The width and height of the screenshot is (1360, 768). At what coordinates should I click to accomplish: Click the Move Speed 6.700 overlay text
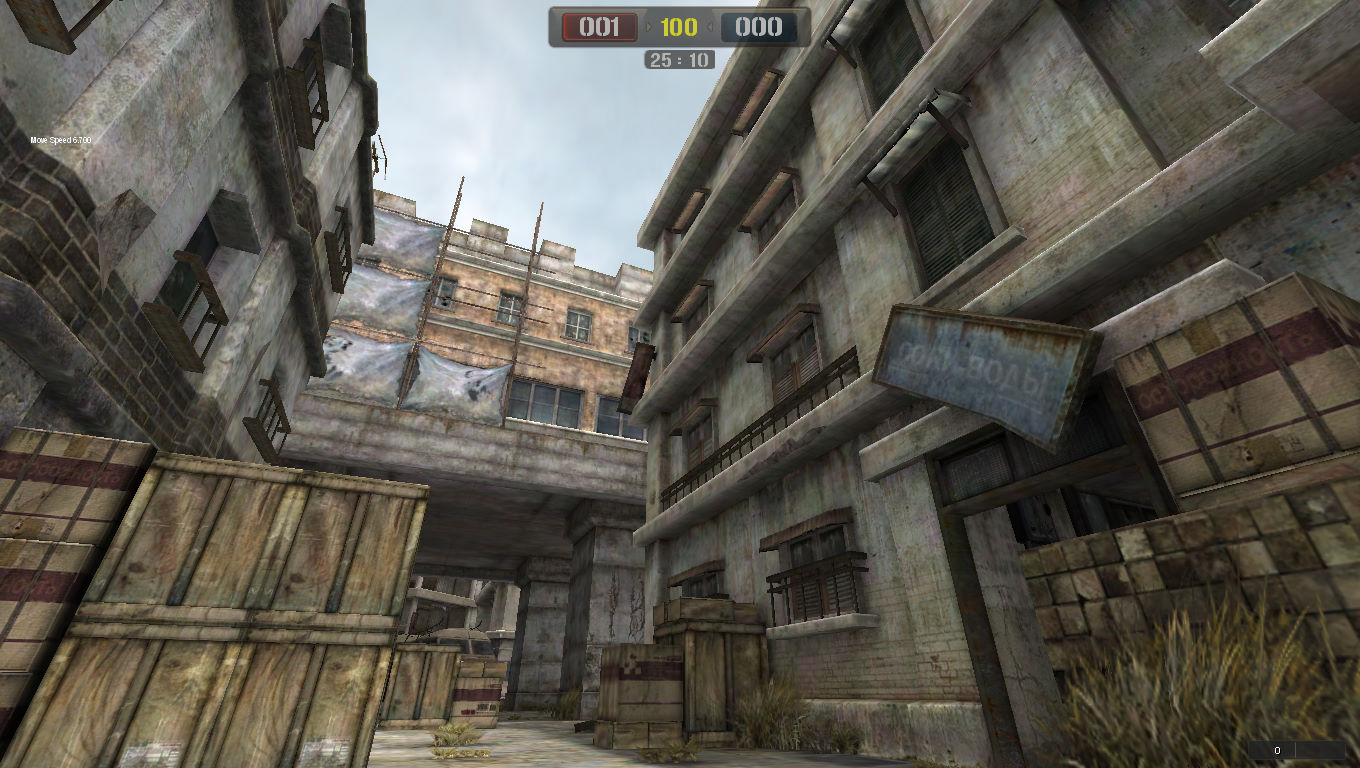pyautogui.click(x=60, y=140)
